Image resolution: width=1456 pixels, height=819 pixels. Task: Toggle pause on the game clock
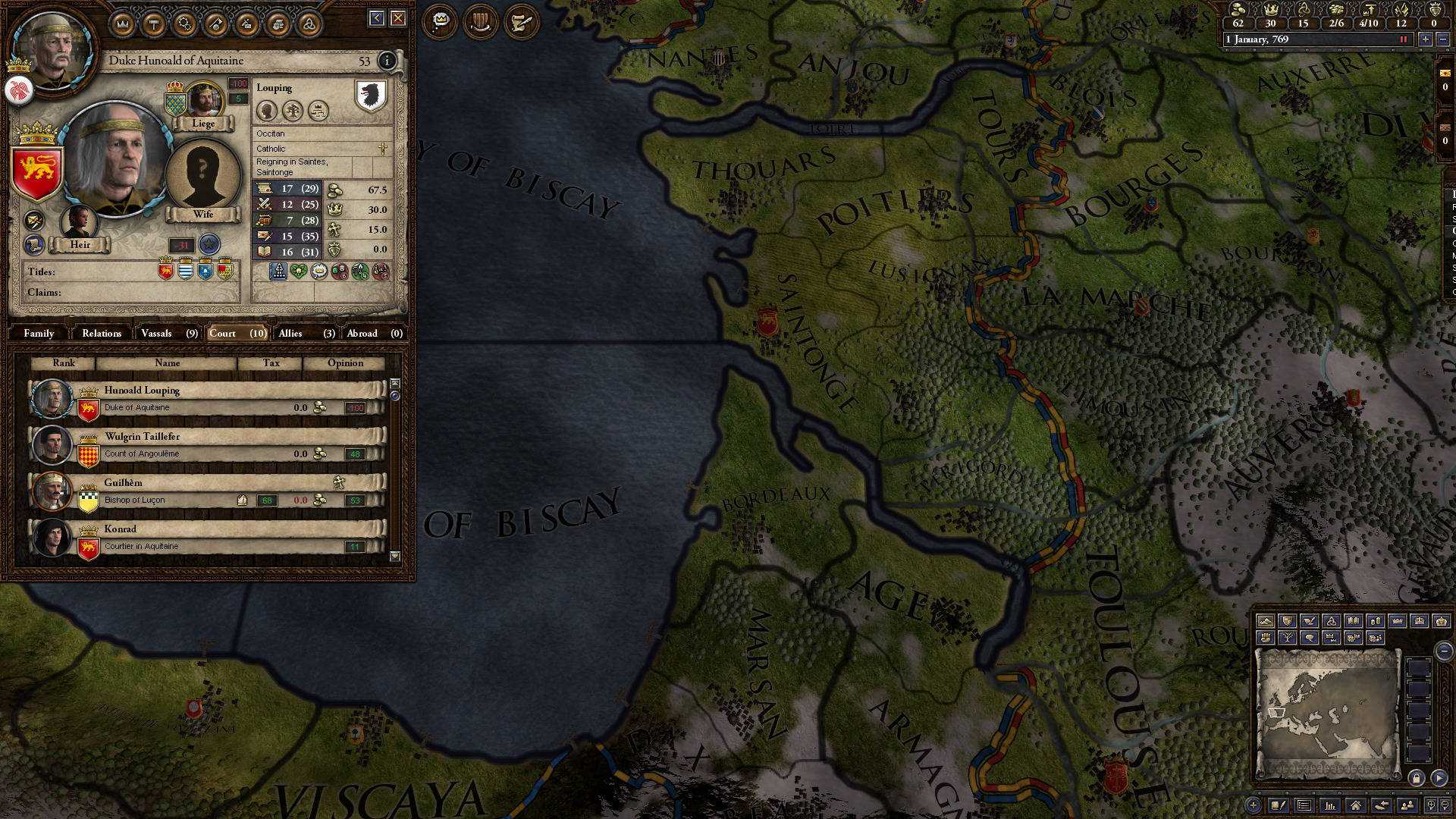click(1401, 39)
